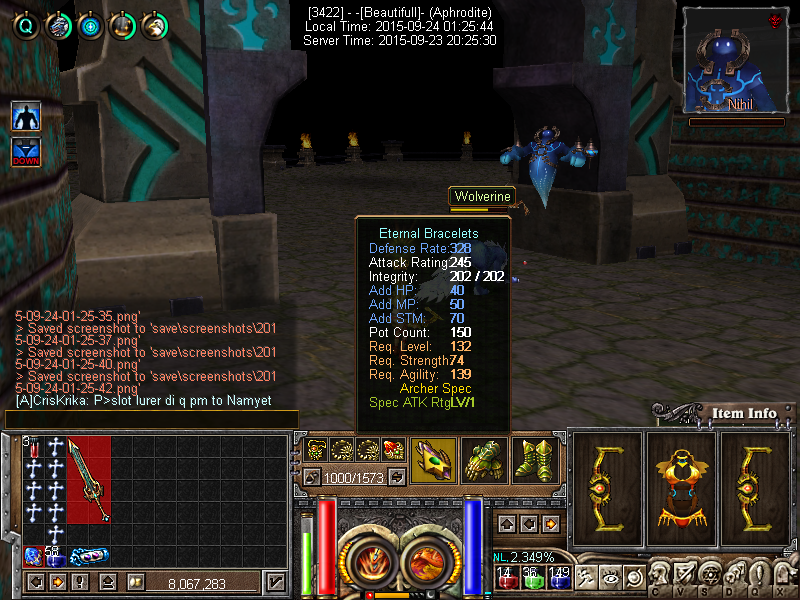Select the red DOWN status icon
800x600 pixels.
coord(26,153)
